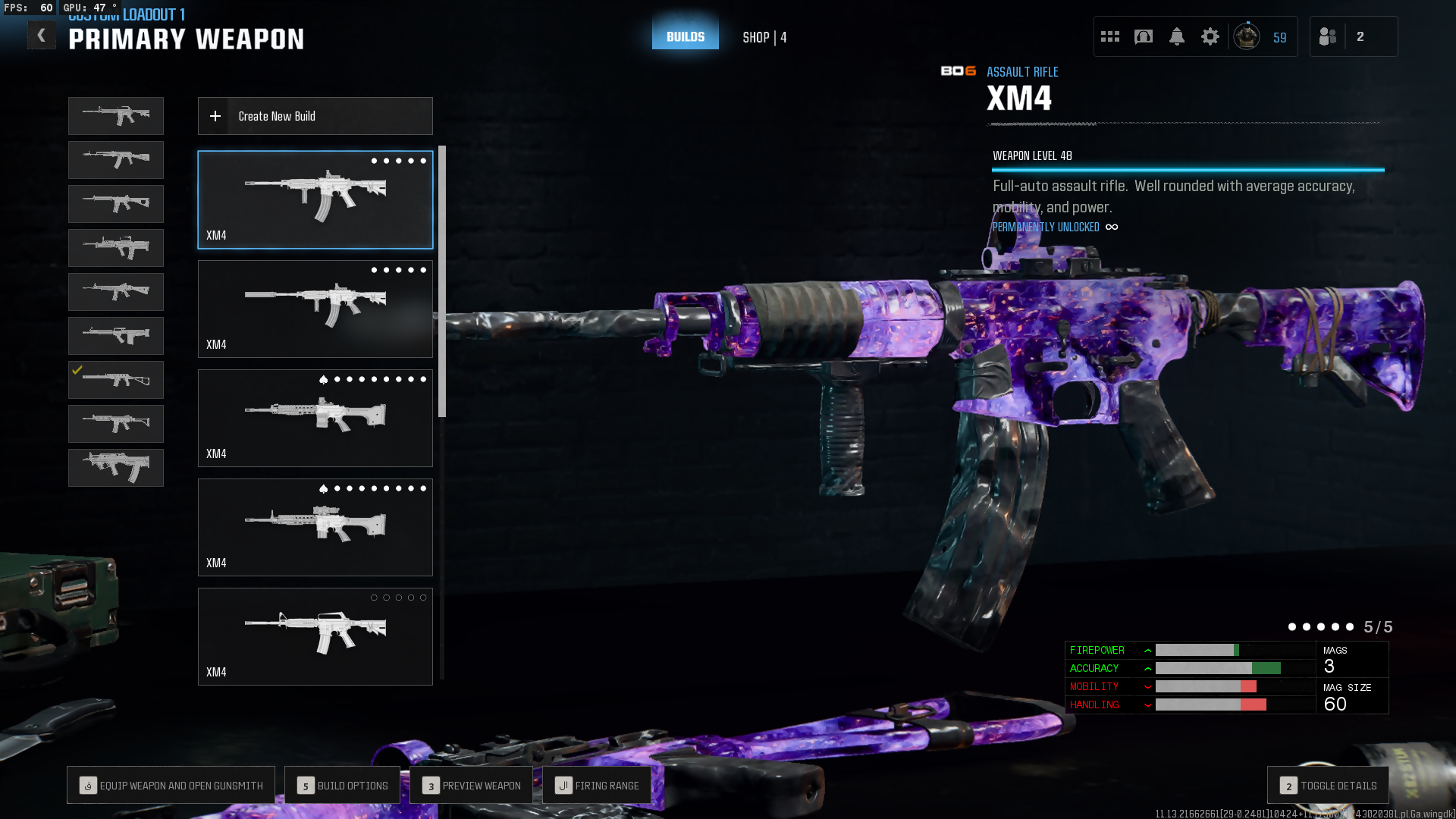Click the builds list scrollbar

pyautogui.click(x=442, y=281)
